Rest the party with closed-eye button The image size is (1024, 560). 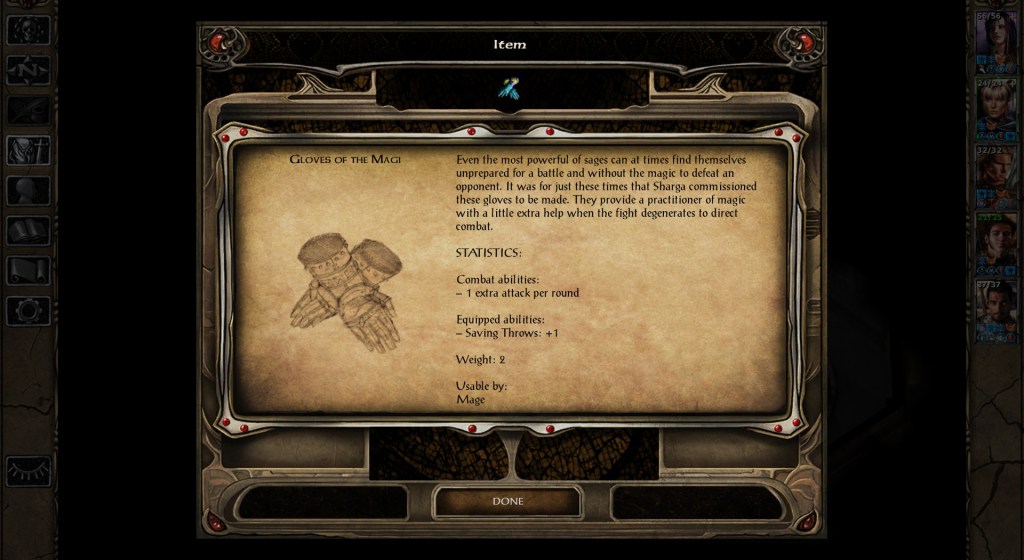coord(28,470)
